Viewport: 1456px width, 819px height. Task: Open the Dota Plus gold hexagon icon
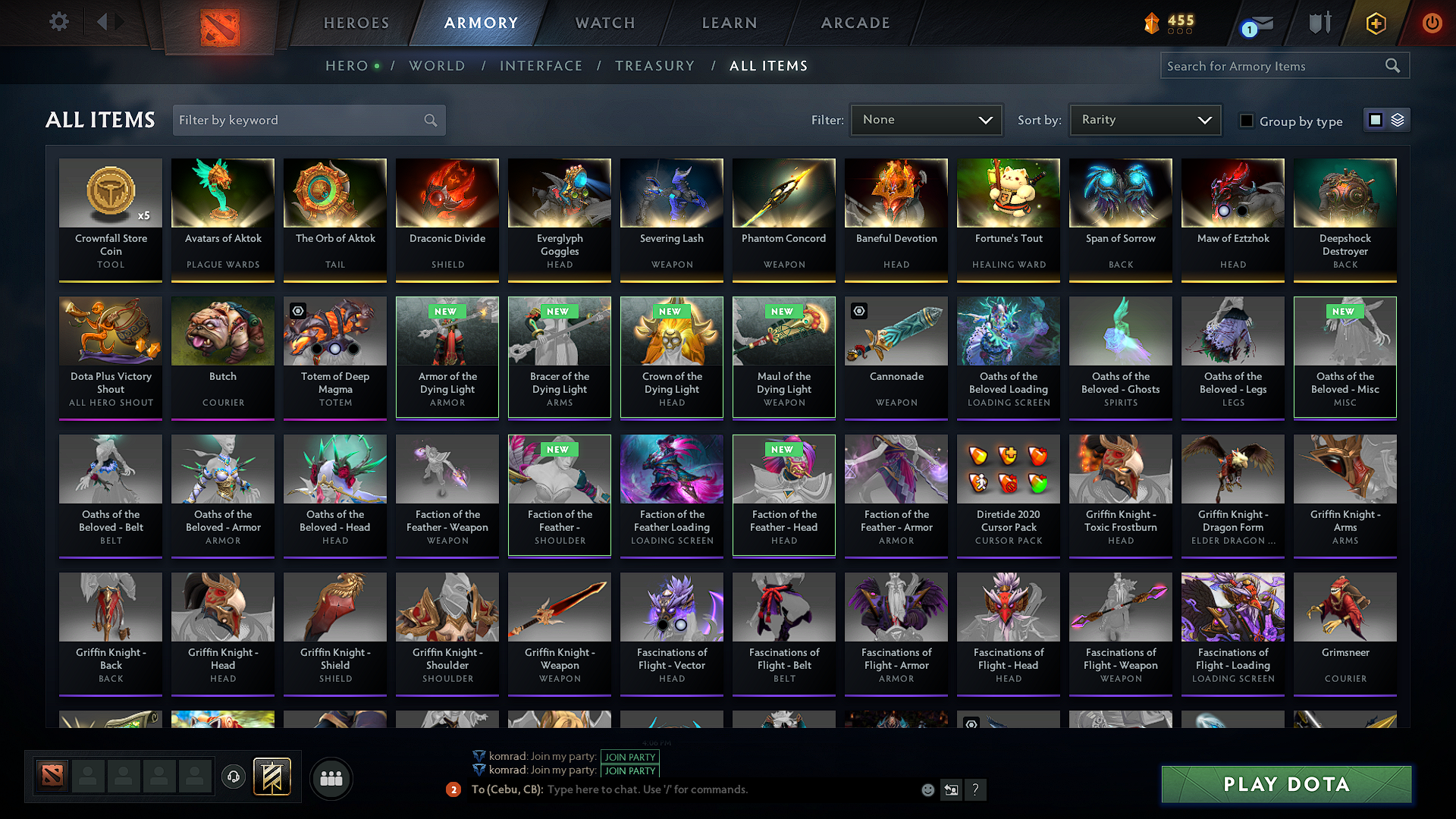[x=1375, y=23]
